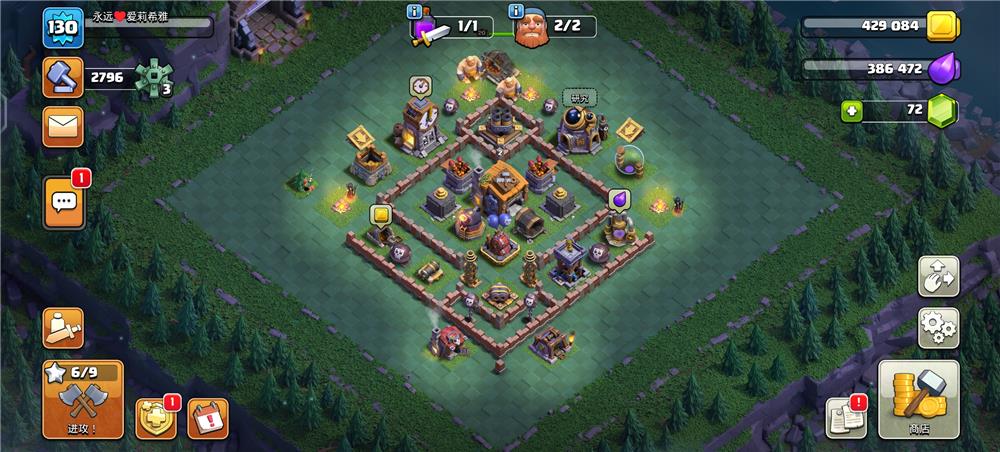The width and height of the screenshot is (1000, 452).
Task: Open the calendar events icon
Action: (x=208, y=418)
